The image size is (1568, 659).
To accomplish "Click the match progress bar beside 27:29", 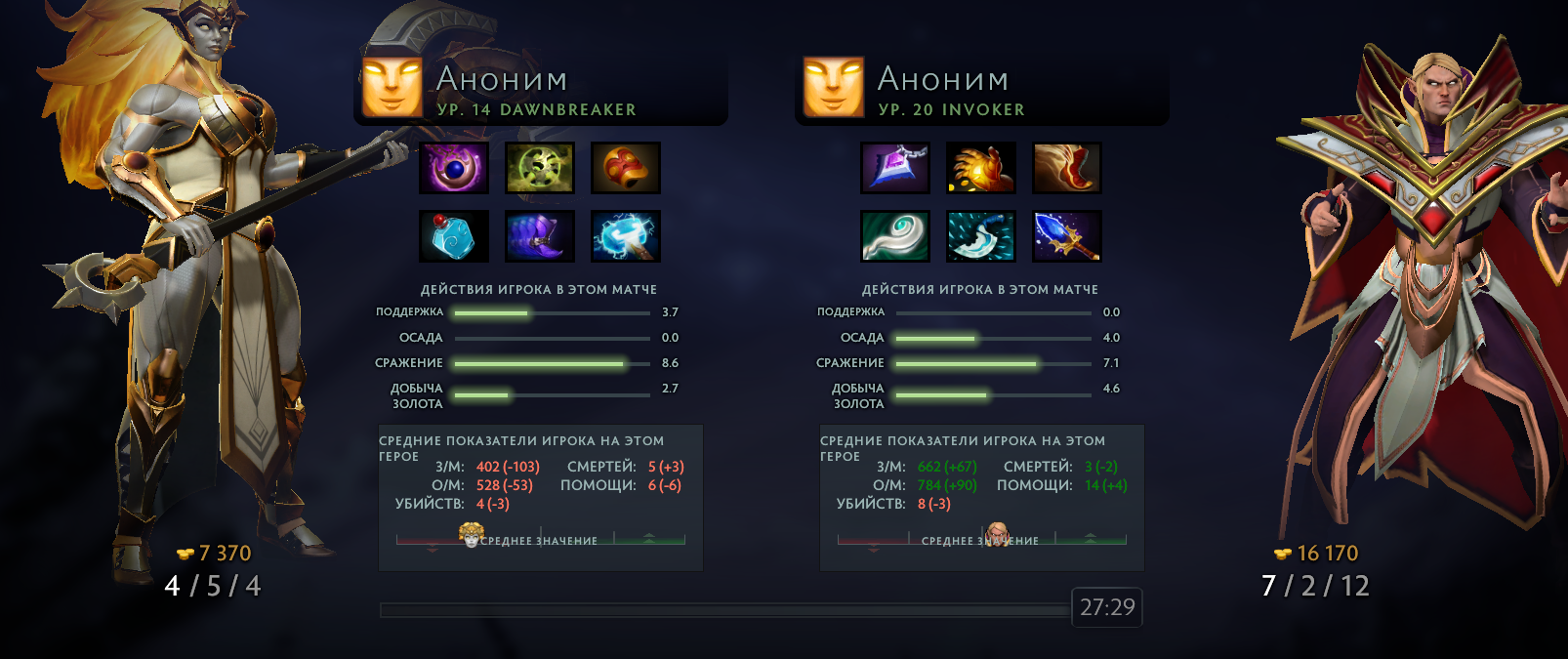I will [724, 610].
